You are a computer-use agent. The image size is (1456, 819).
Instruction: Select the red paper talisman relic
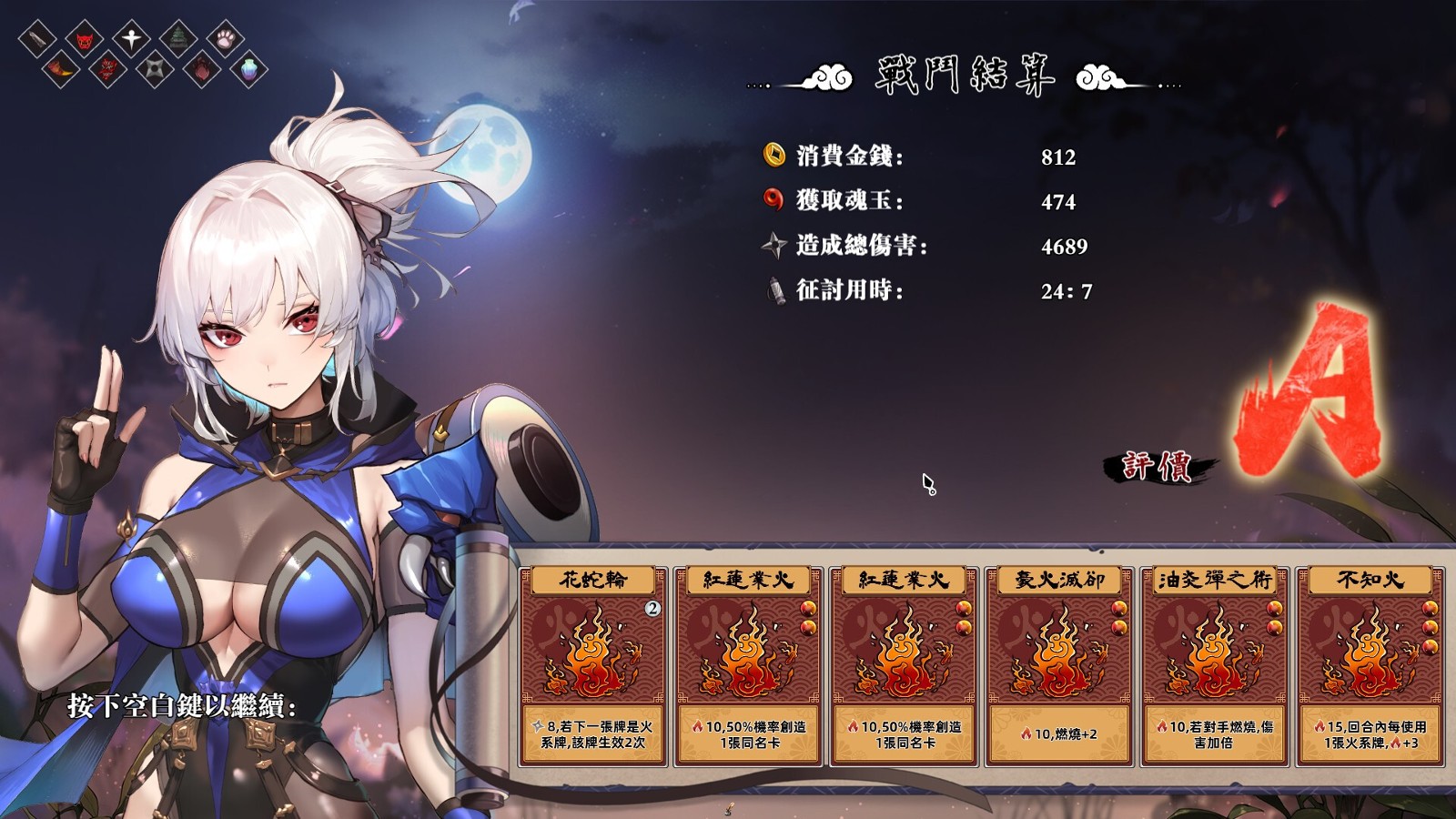pyautogui.click(x=108, y=69)
